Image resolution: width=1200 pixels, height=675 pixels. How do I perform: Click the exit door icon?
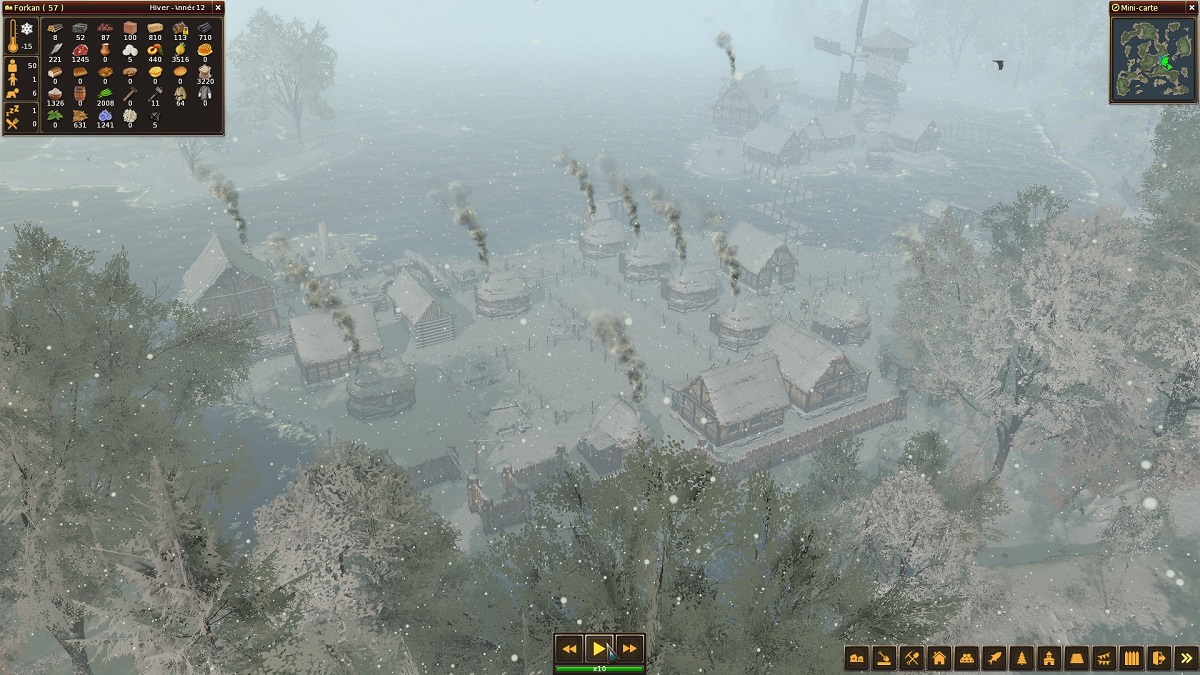coord(1158,657)
